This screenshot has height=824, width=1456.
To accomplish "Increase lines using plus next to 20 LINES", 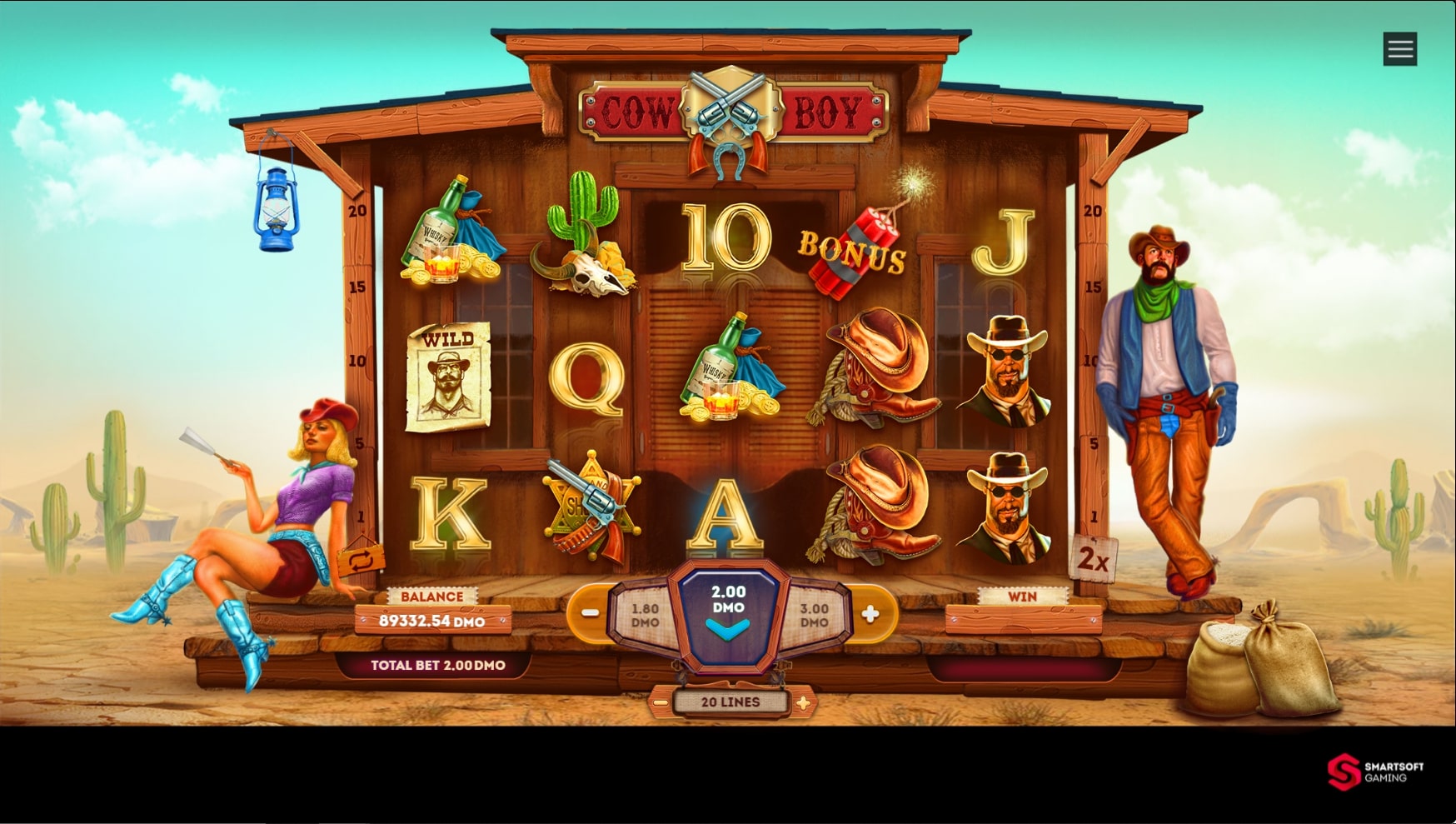I will tap(802, 702).
